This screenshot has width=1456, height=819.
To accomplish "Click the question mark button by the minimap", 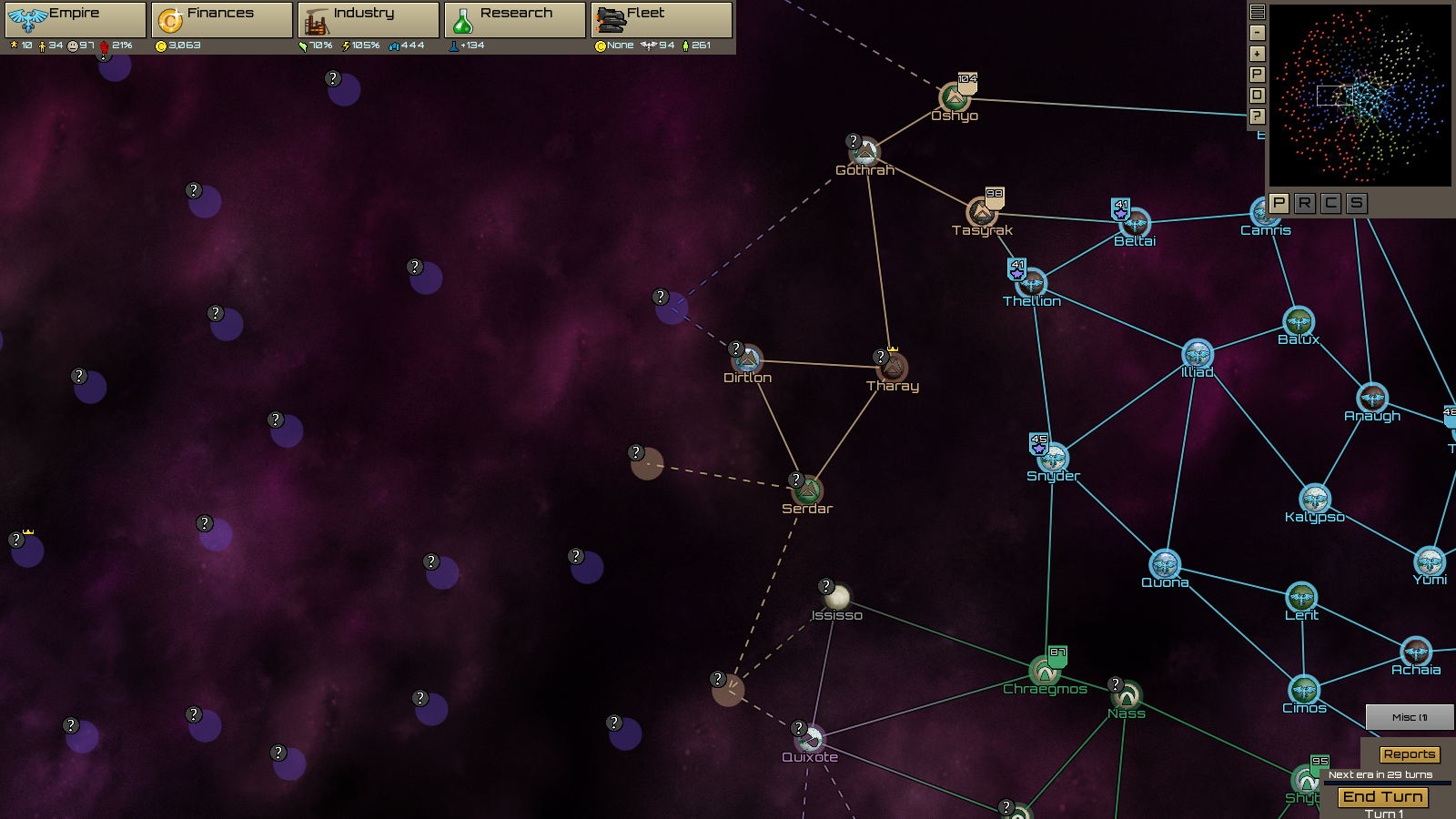I will pos(1258,116).
